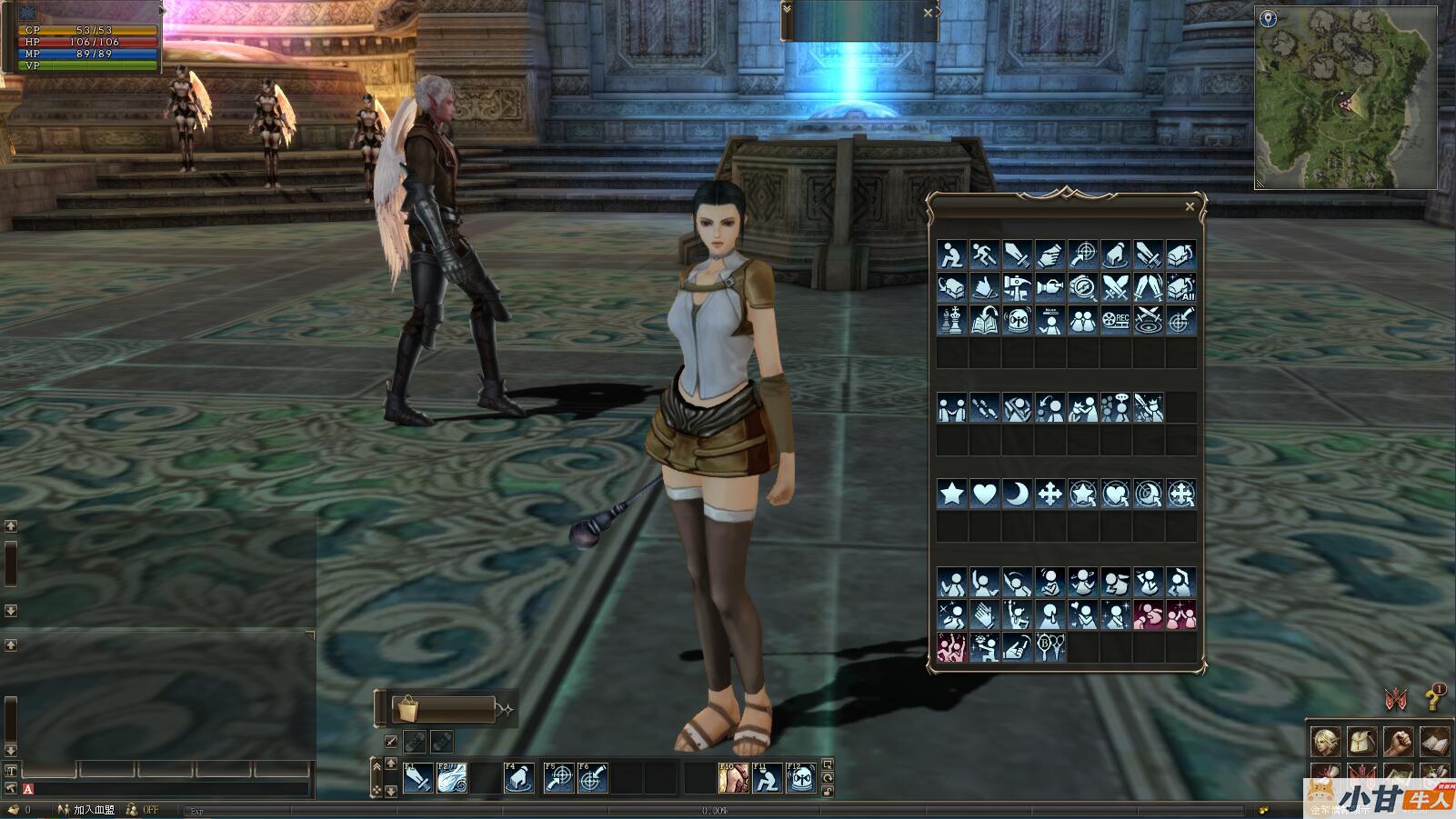Viewport: 1456px width, 819px height.
Task: Click the yellow question mark notification
Action: 1433,697
